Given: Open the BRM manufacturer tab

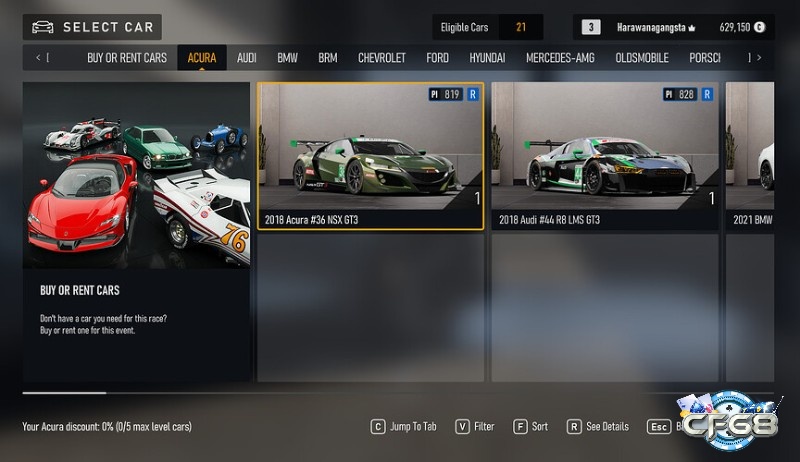Looking at the screenshot, I should pyautogui.click(x=328, y=58).
